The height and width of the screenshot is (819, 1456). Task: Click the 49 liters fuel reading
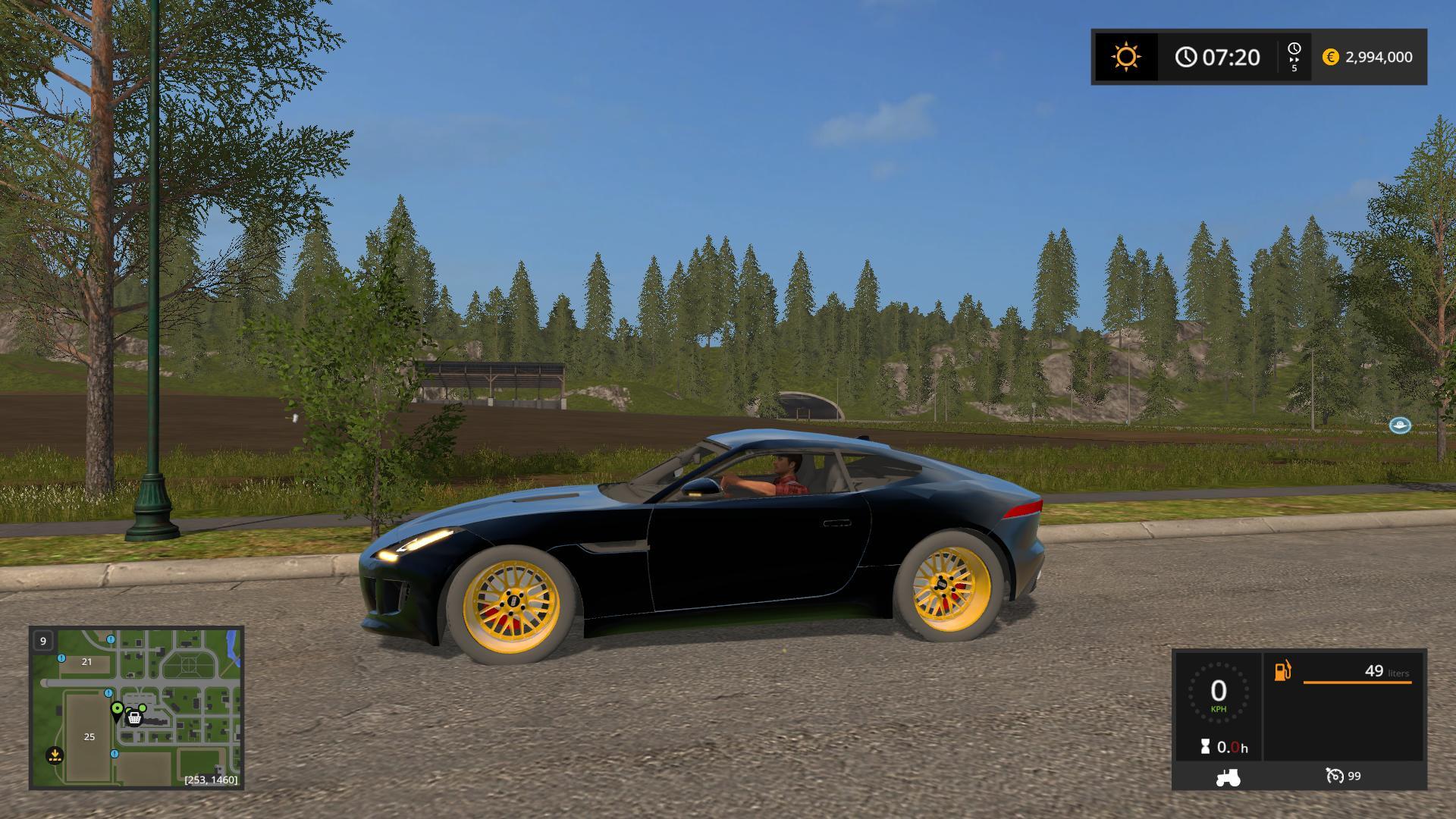click(x=1375, y=671)
